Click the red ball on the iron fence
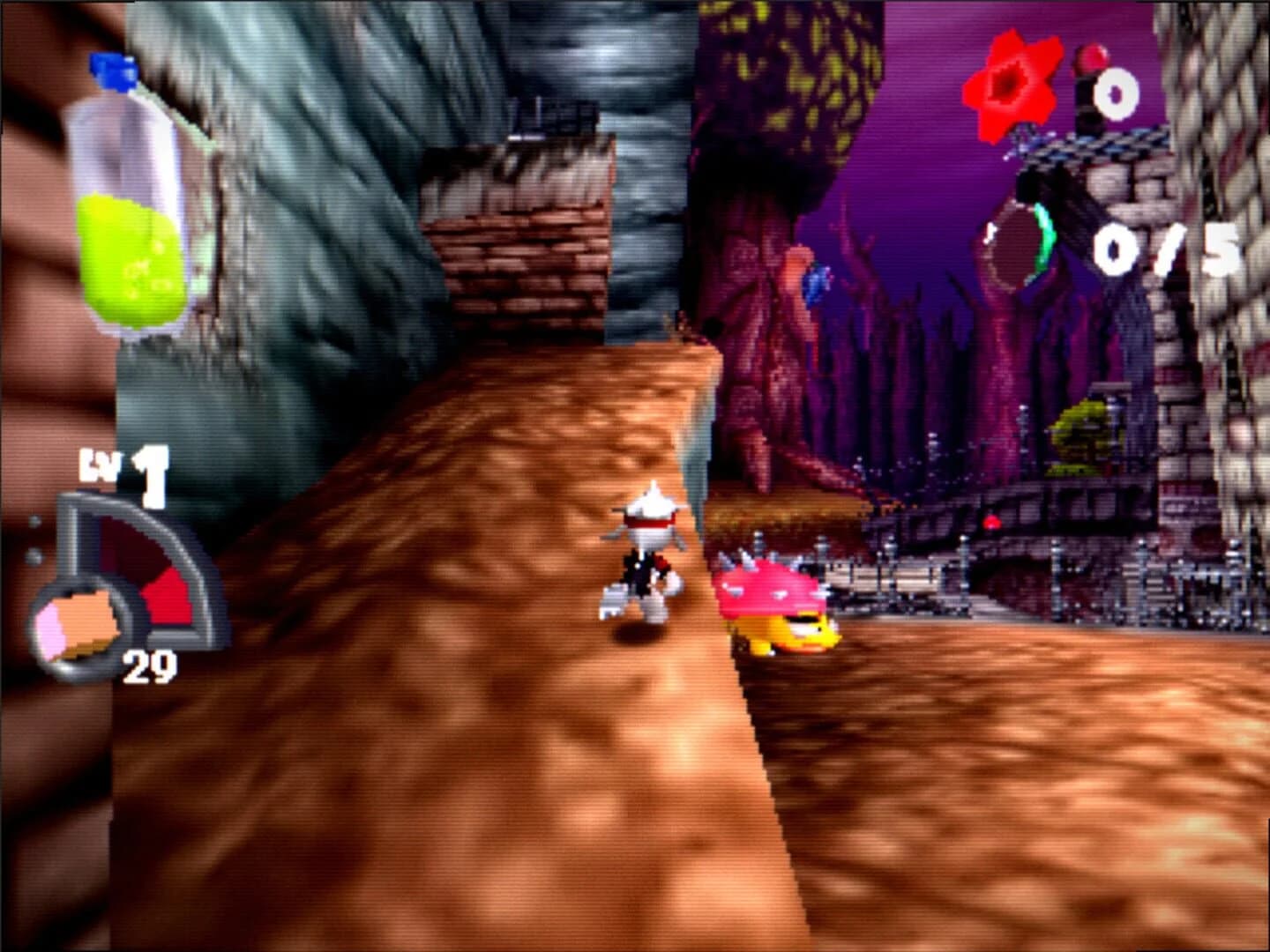 (x=993, y=522)
